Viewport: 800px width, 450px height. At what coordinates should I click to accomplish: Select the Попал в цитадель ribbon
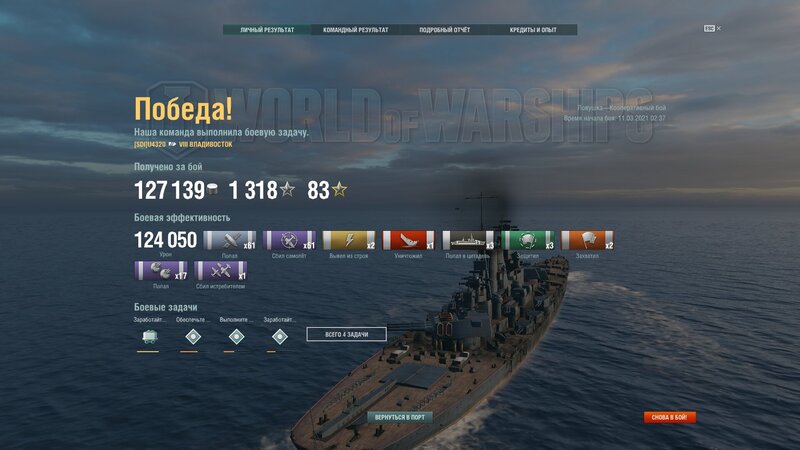tap(468, 240)
